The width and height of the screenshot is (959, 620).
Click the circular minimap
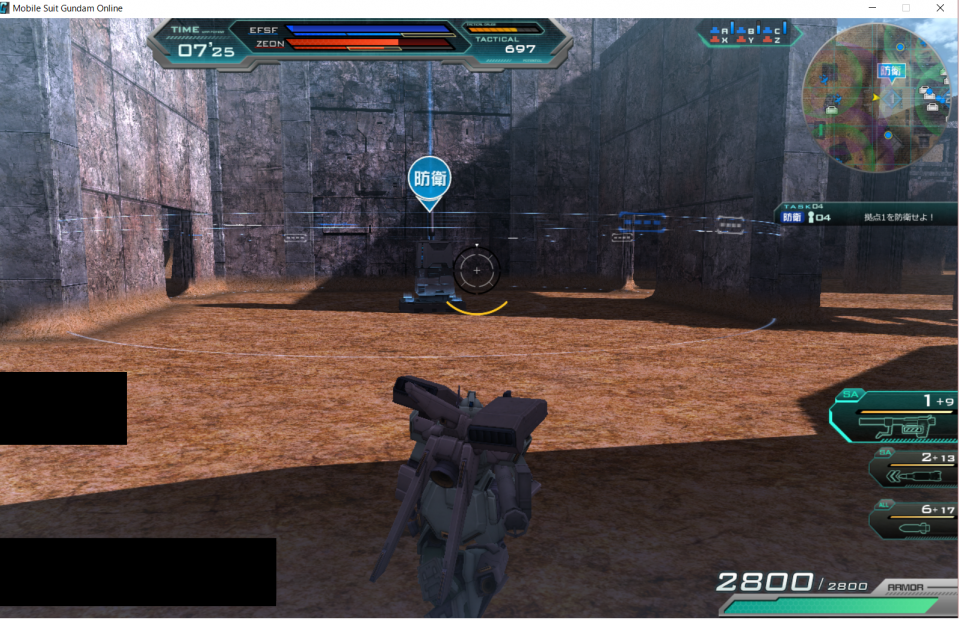[x=877, y=98]
